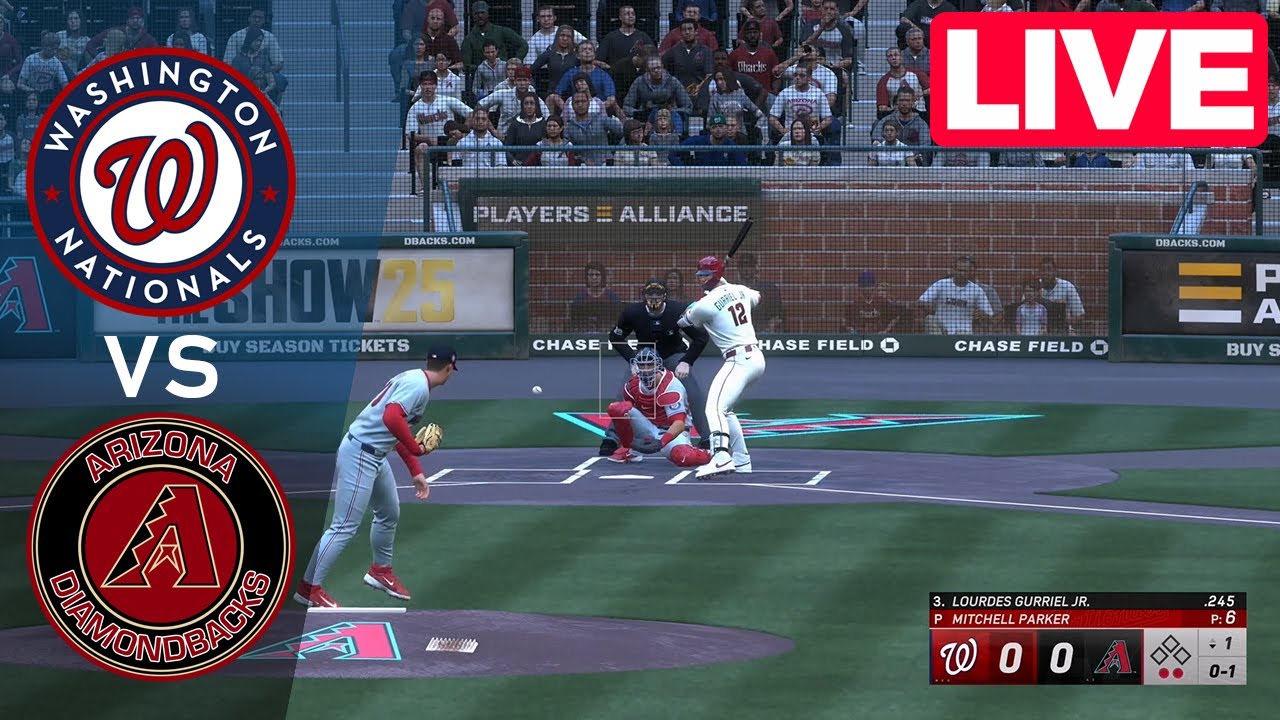
Task: Expand the Mitchell Parker pitcher row
Action: tap(1000, 618)
